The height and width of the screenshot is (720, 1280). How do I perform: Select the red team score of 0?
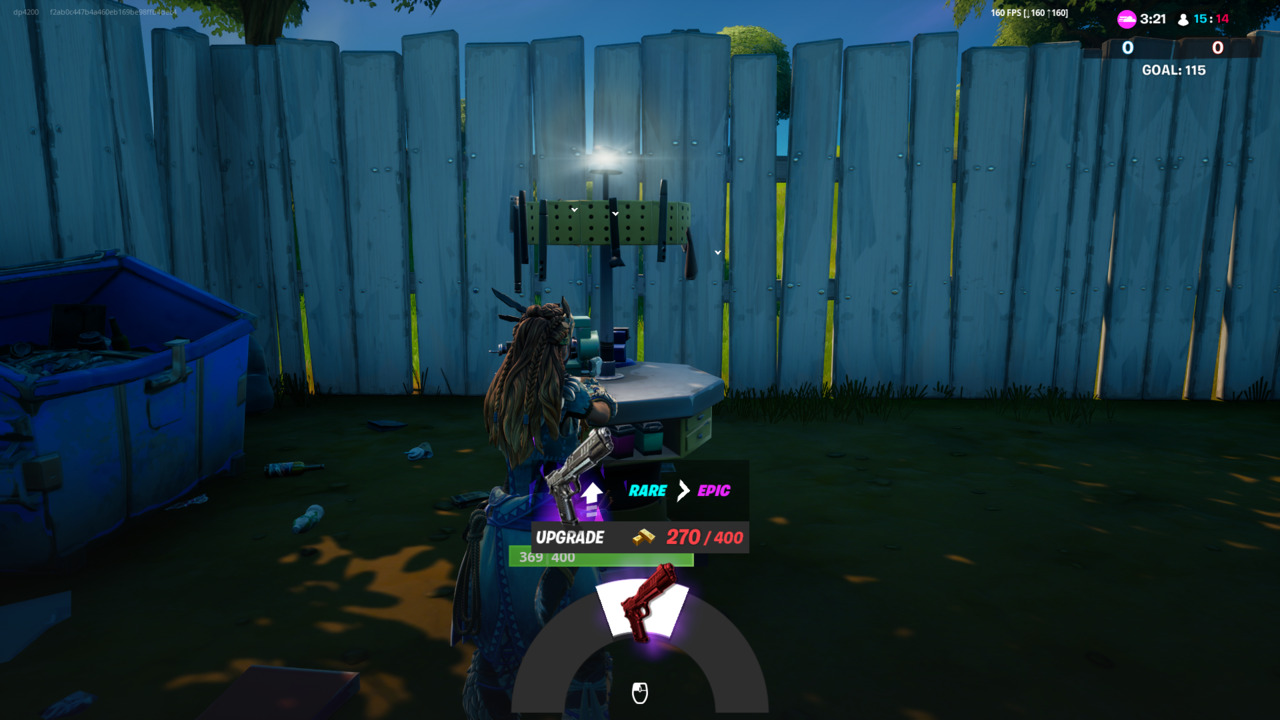tap(1216, 47)
